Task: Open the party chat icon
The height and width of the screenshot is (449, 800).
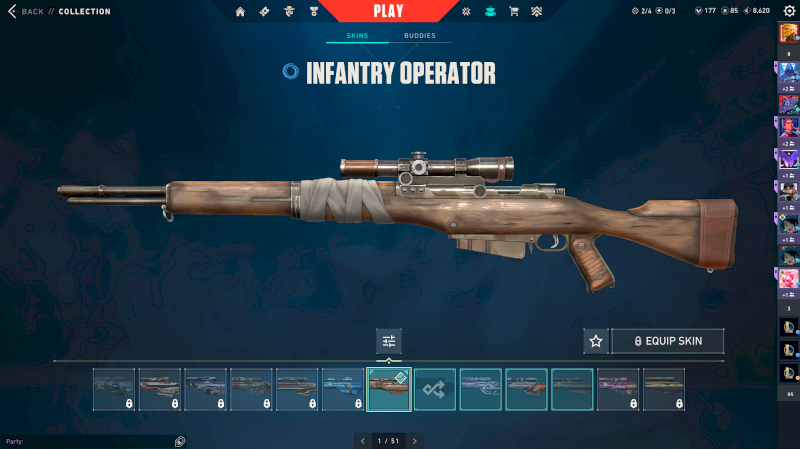Action: pos(180,441)
